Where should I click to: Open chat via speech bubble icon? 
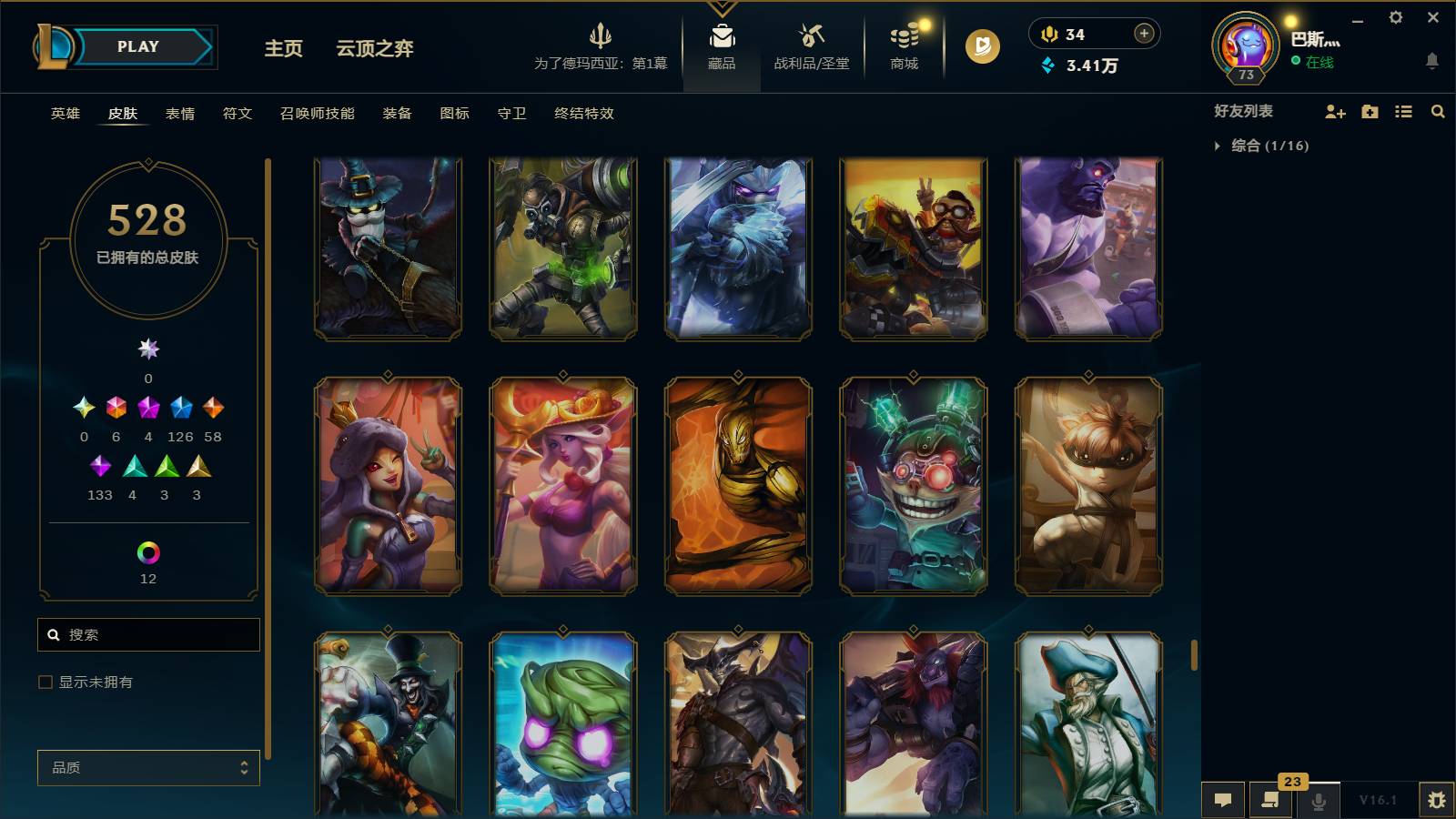click(x=1224, y=800)
